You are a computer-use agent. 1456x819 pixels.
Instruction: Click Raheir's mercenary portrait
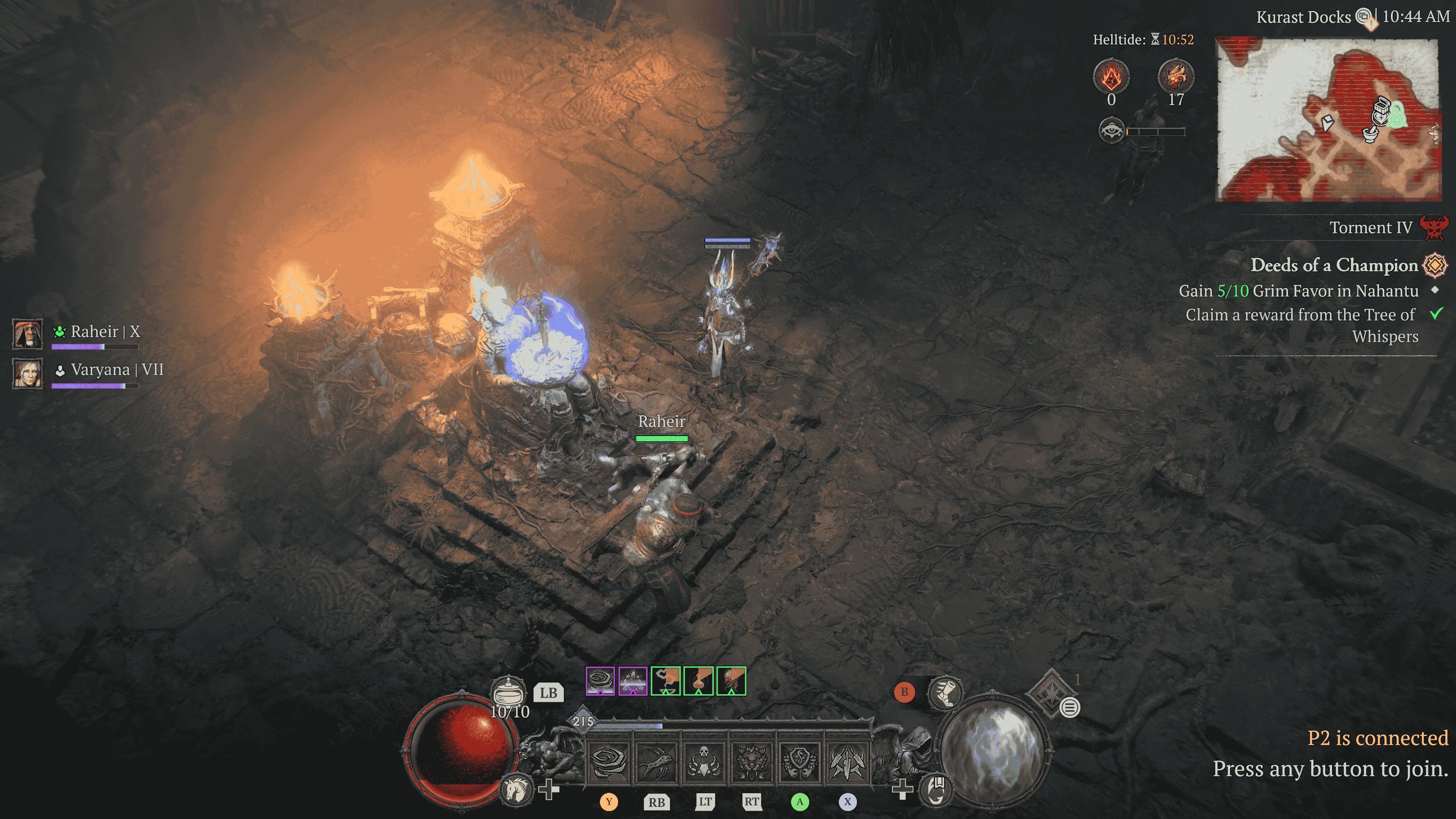28,334
